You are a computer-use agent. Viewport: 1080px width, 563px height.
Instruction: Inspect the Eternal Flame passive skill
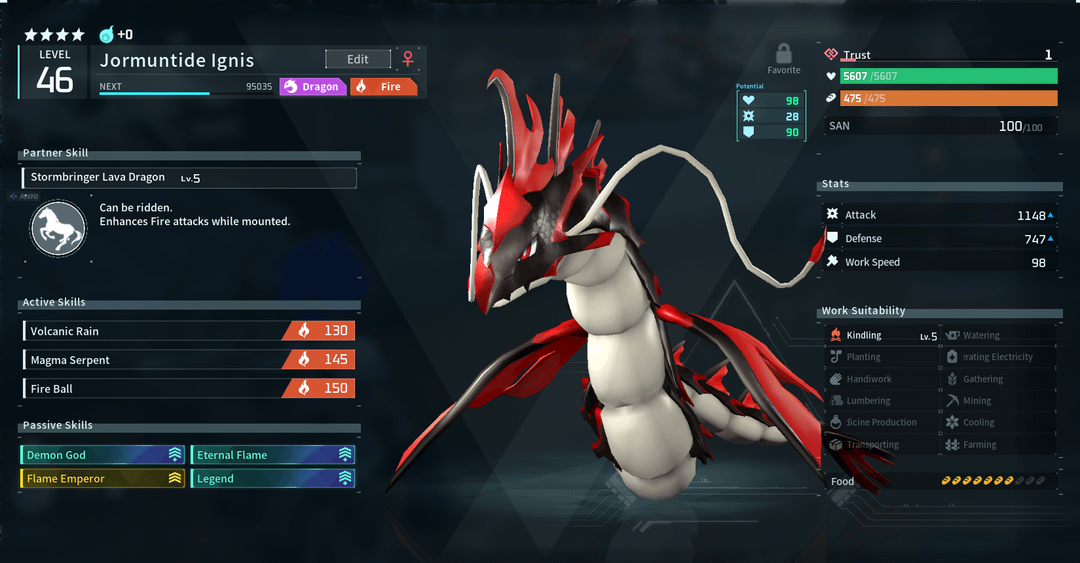272,455
